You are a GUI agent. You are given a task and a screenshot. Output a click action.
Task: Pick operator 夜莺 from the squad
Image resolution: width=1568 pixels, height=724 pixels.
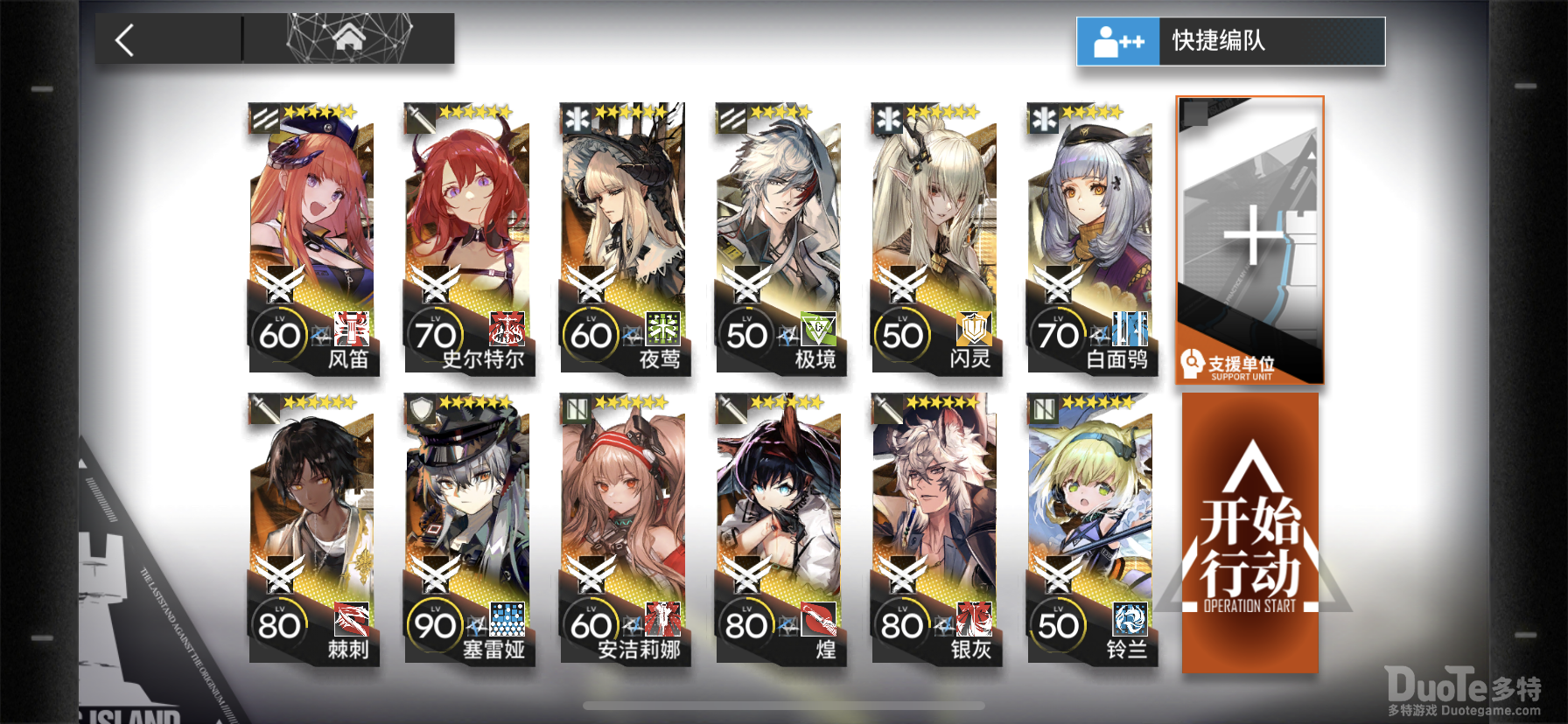624,238
